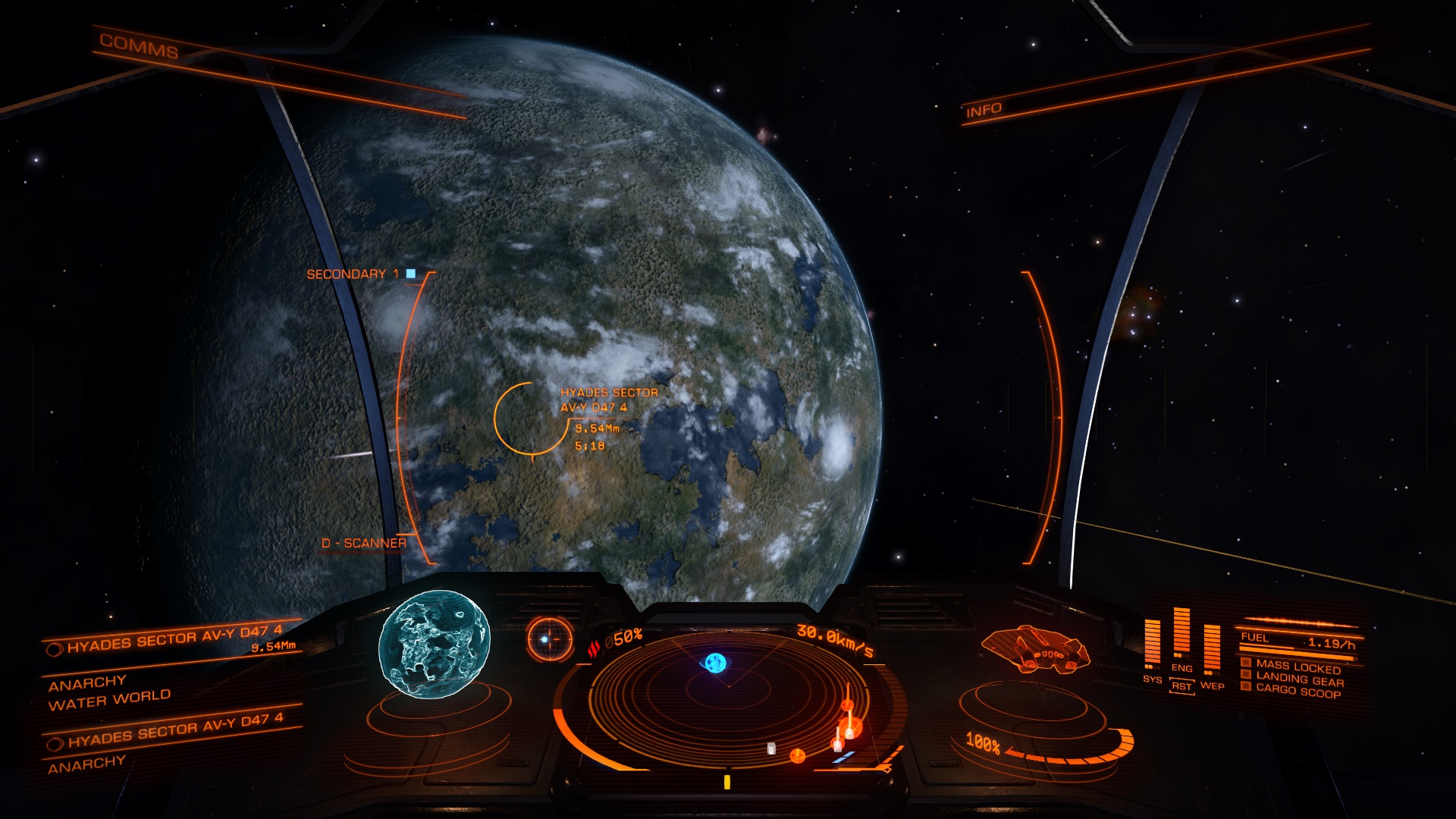Open the INFO panel
1456x819 pixels.
tap(984, 111)
